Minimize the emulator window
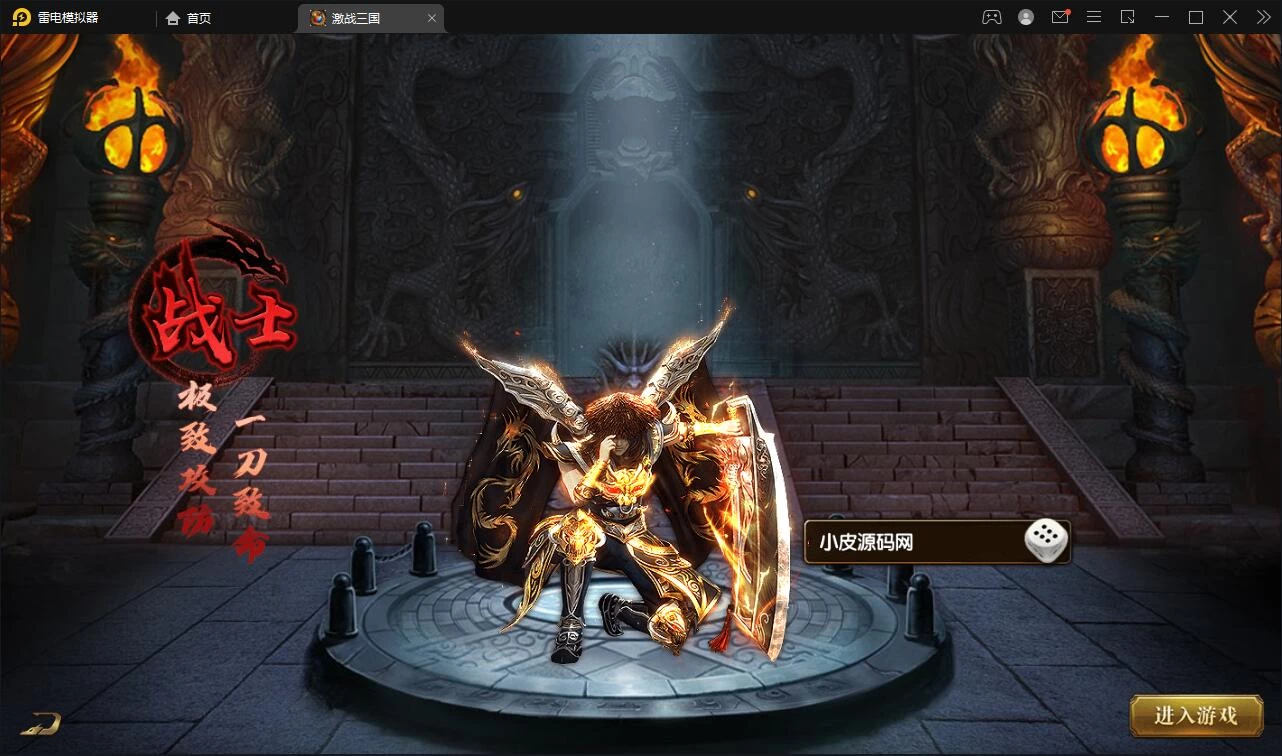This screenshot has width=1282, height=756. (x=1161, y=17)
